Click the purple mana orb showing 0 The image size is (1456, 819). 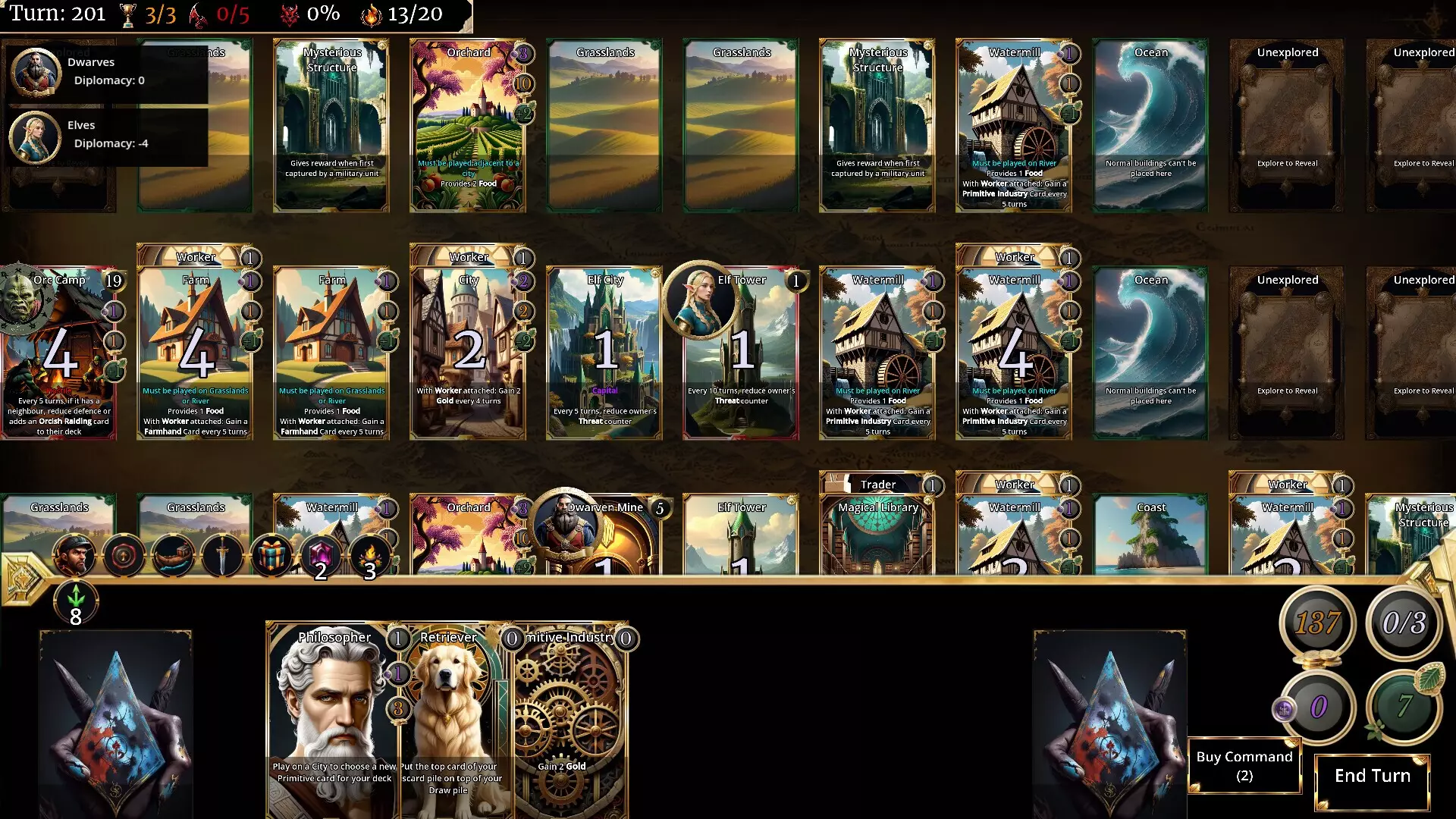point(1319,706)
